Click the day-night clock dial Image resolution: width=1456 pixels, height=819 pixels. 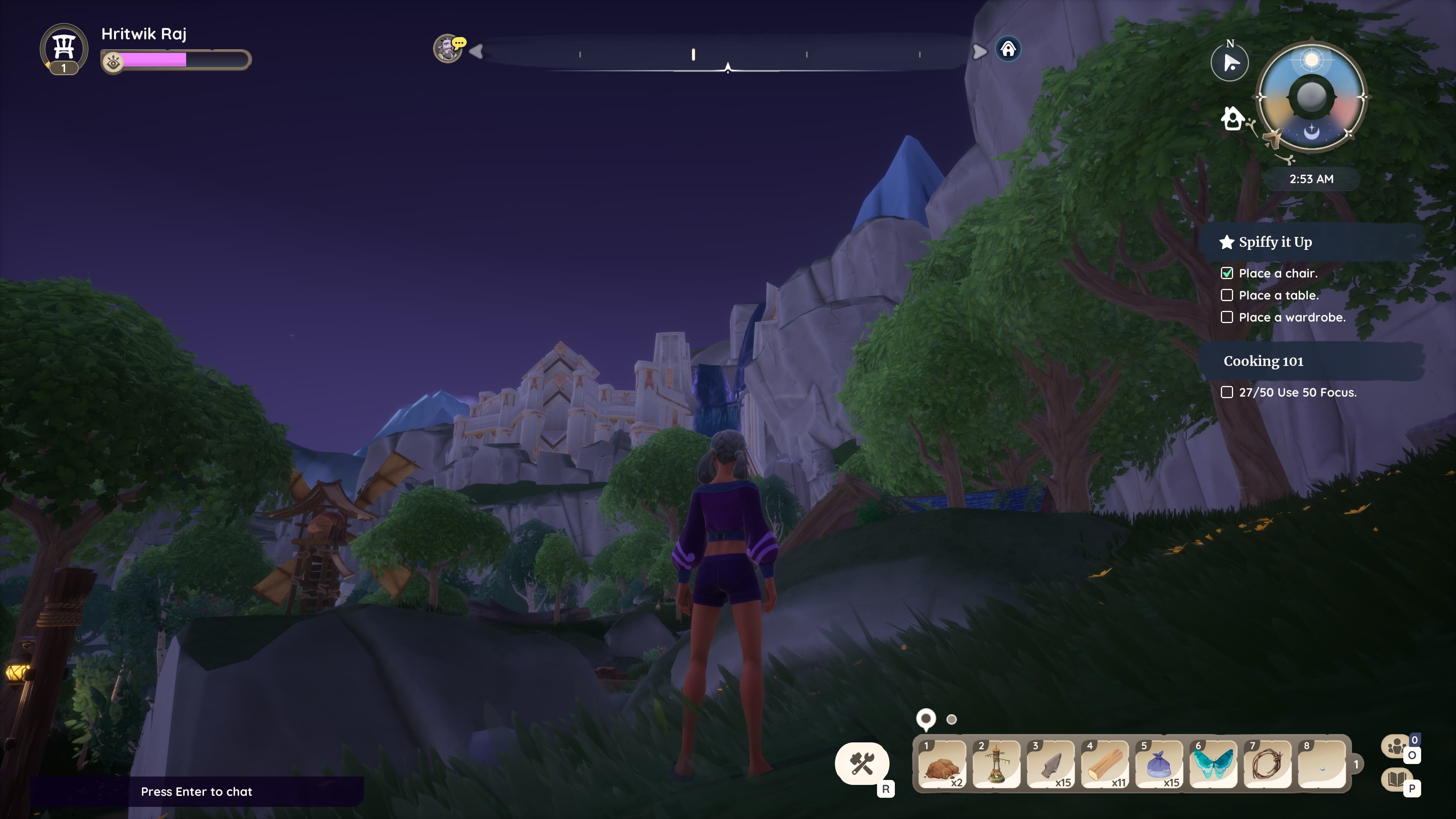point(1311,97)
